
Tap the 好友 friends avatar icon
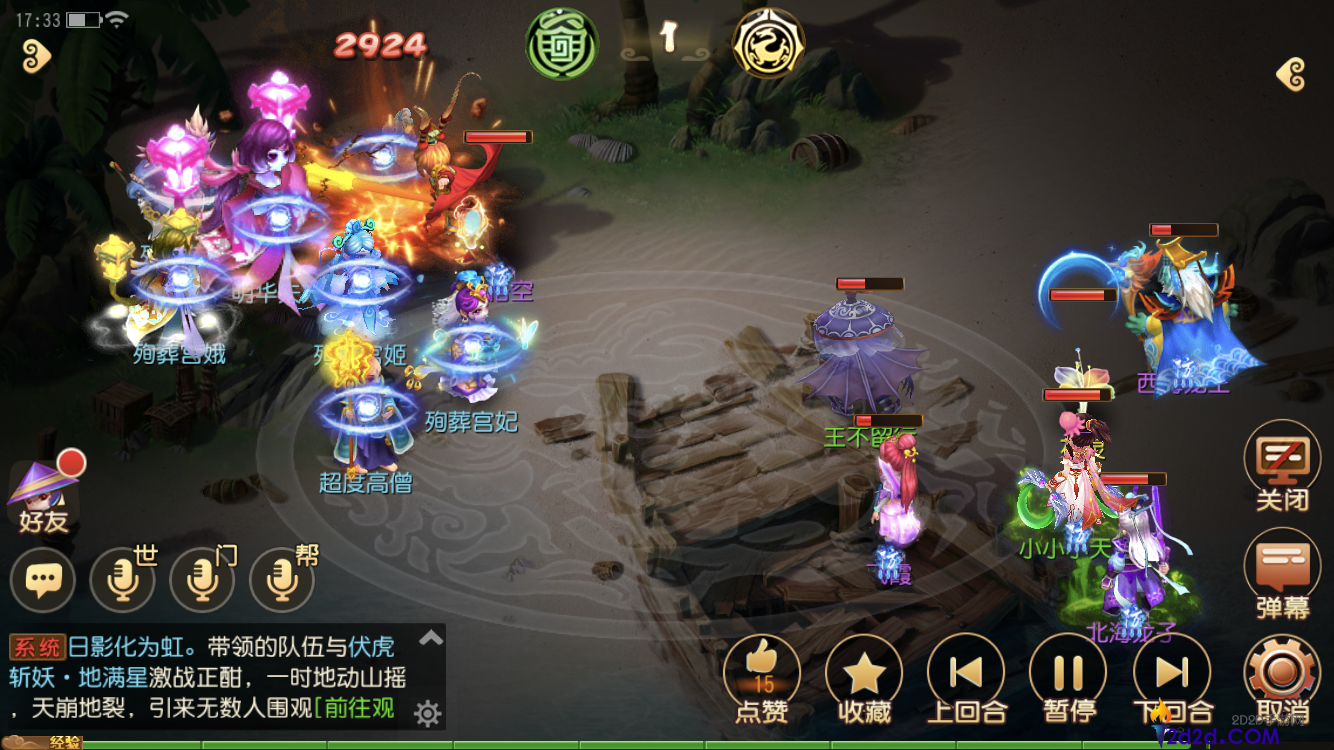(x=42, y=490)
